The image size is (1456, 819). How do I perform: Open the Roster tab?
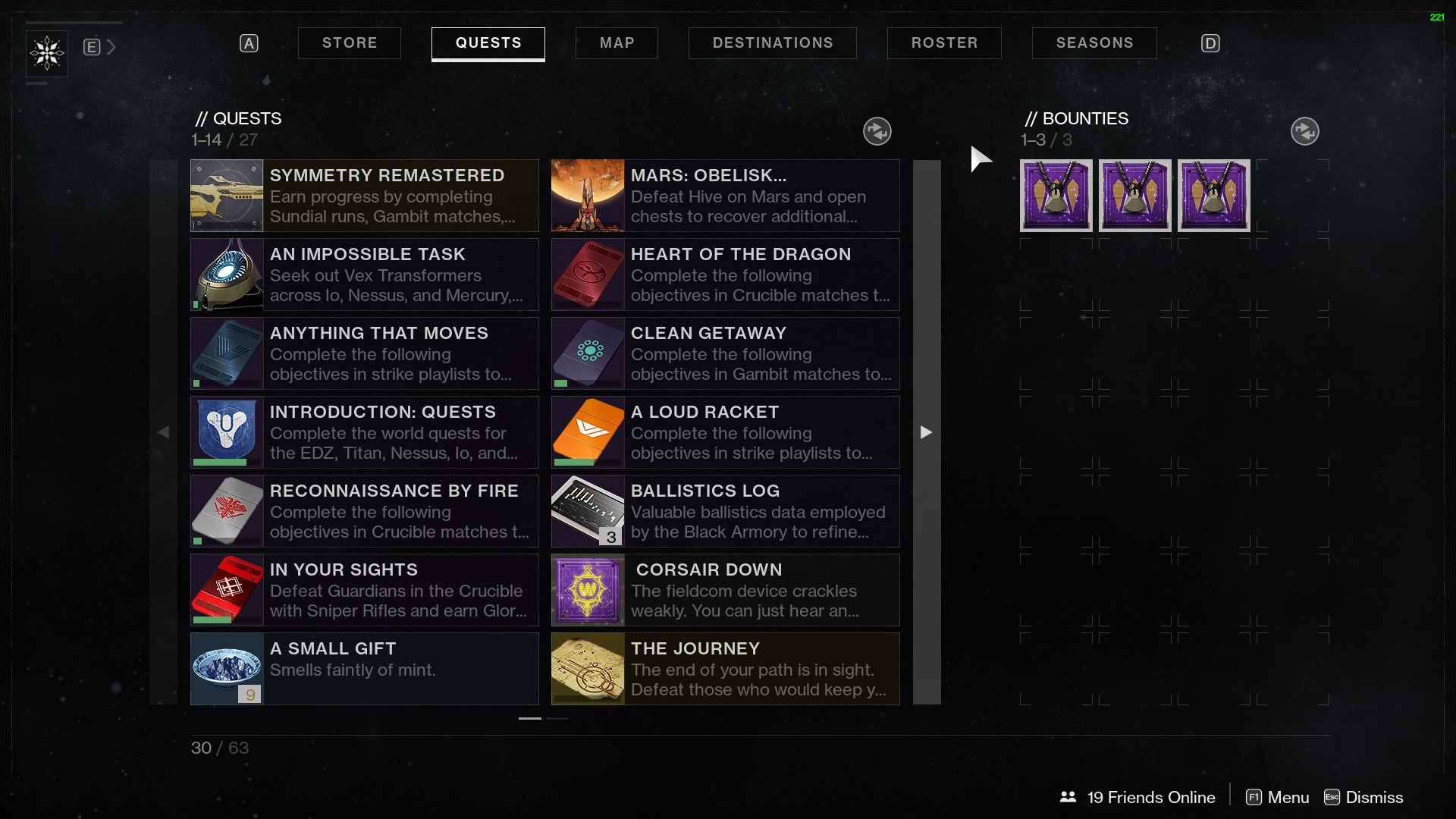tap(944, 43)
